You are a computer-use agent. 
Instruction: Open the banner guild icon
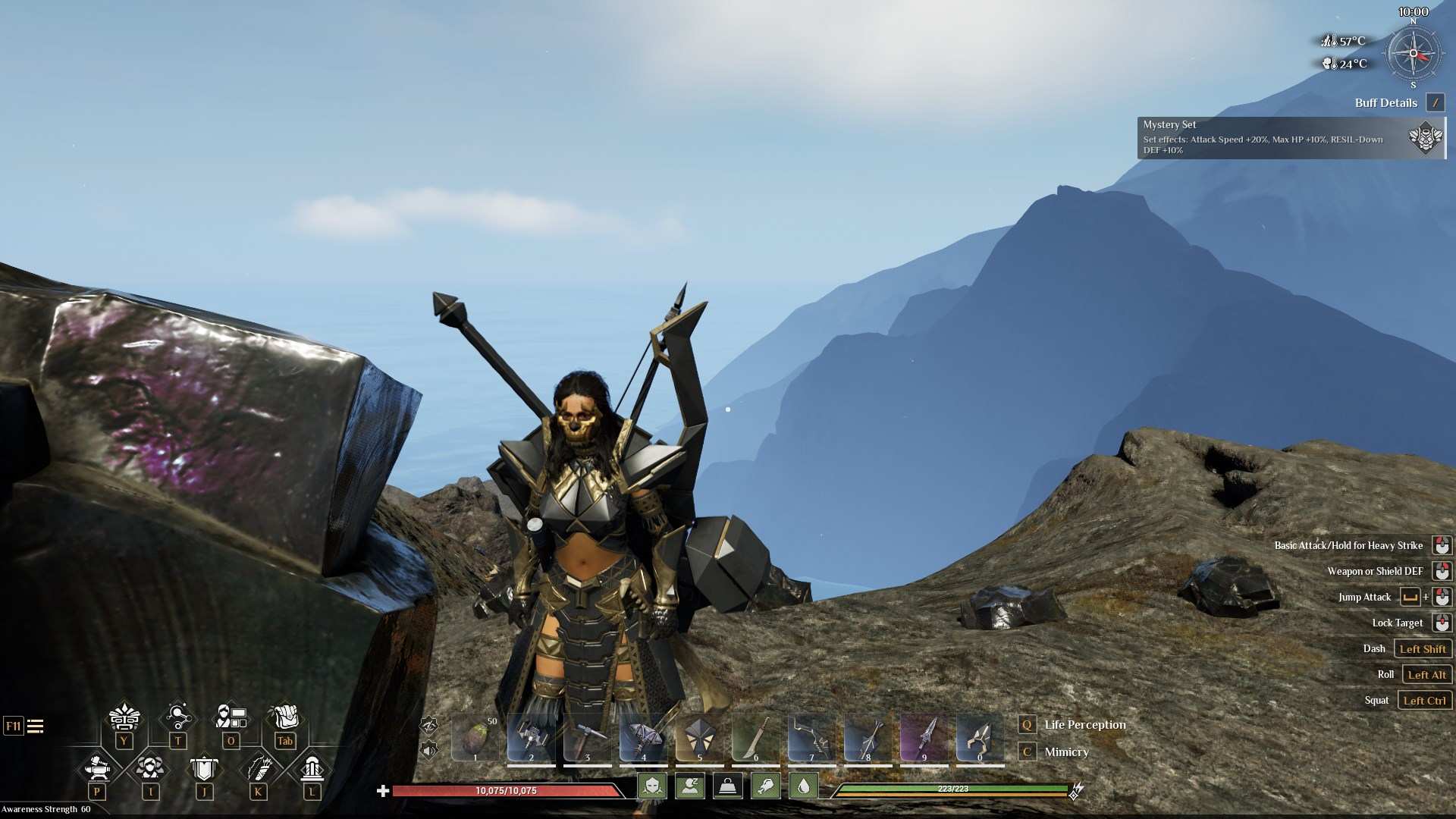click(x=204, y=768)
